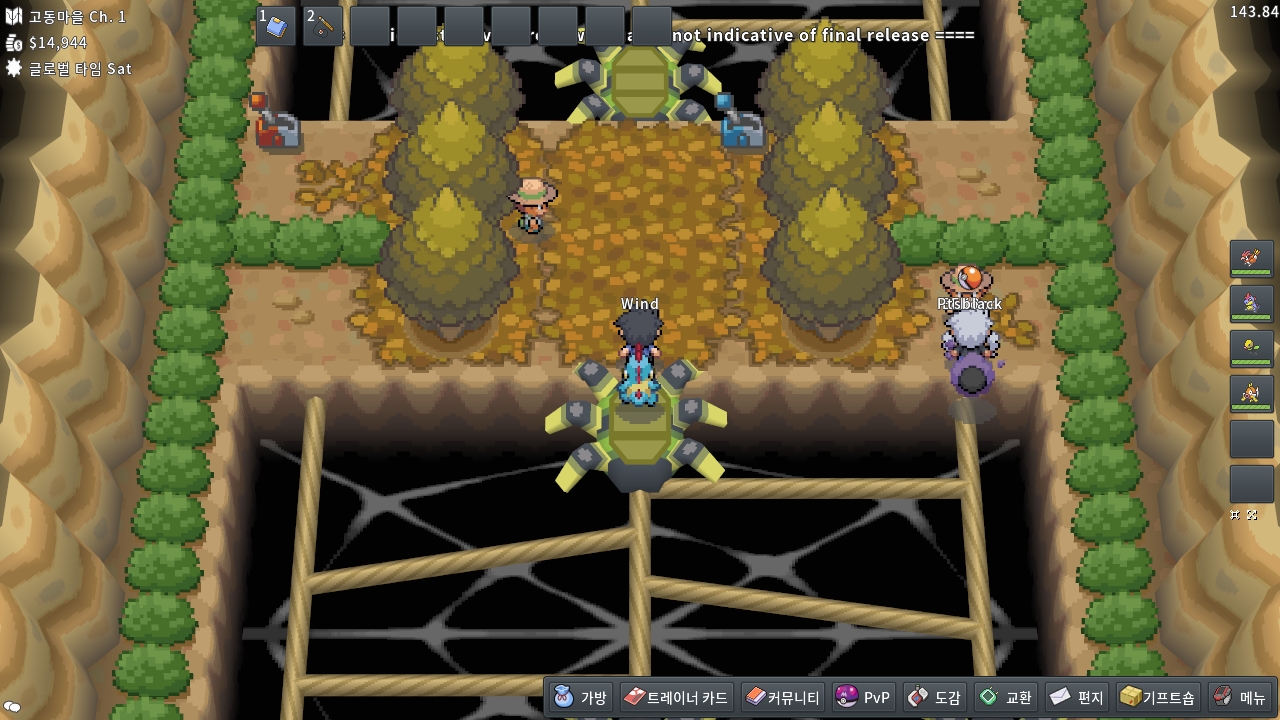The image size is (1280, 720).
Task: Open the PvP menu
Action: [863, 697]
